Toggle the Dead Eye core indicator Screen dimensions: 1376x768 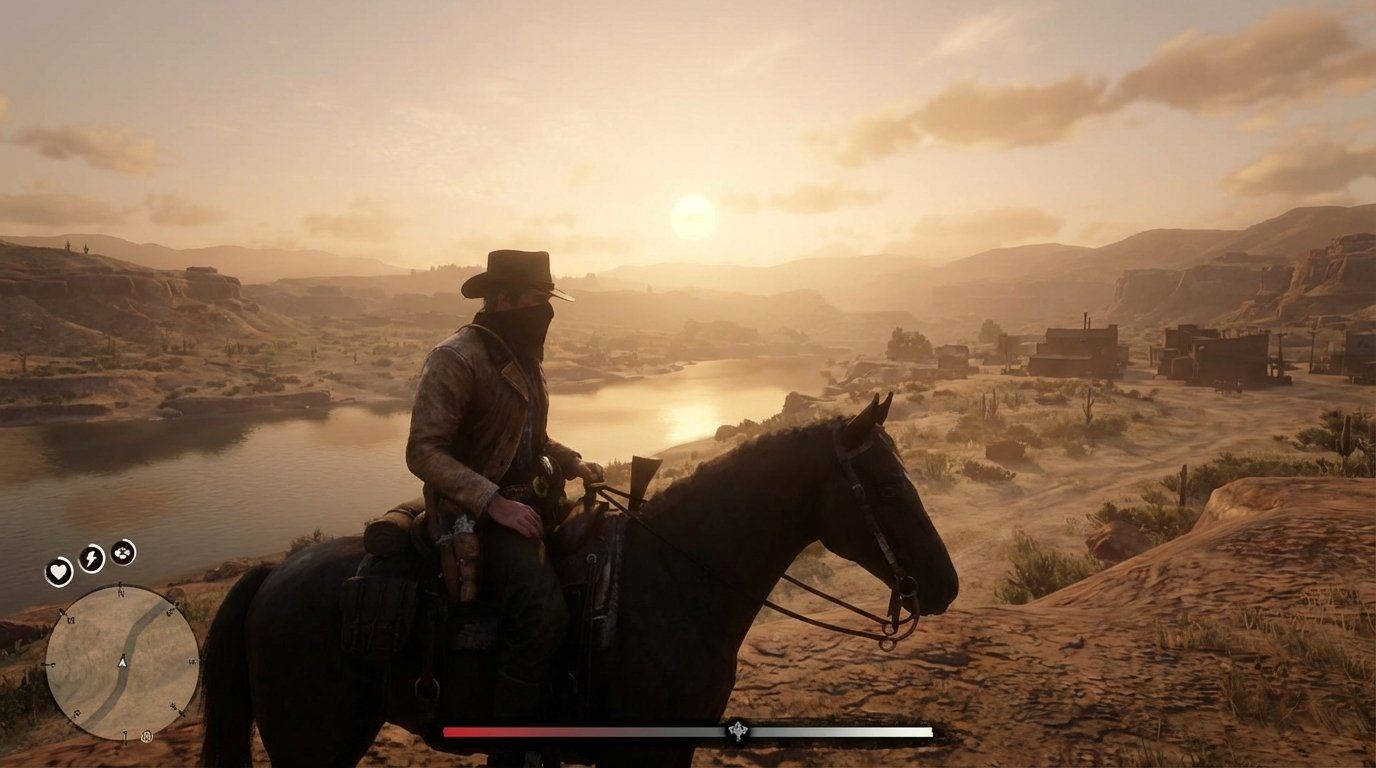(122, 554)
